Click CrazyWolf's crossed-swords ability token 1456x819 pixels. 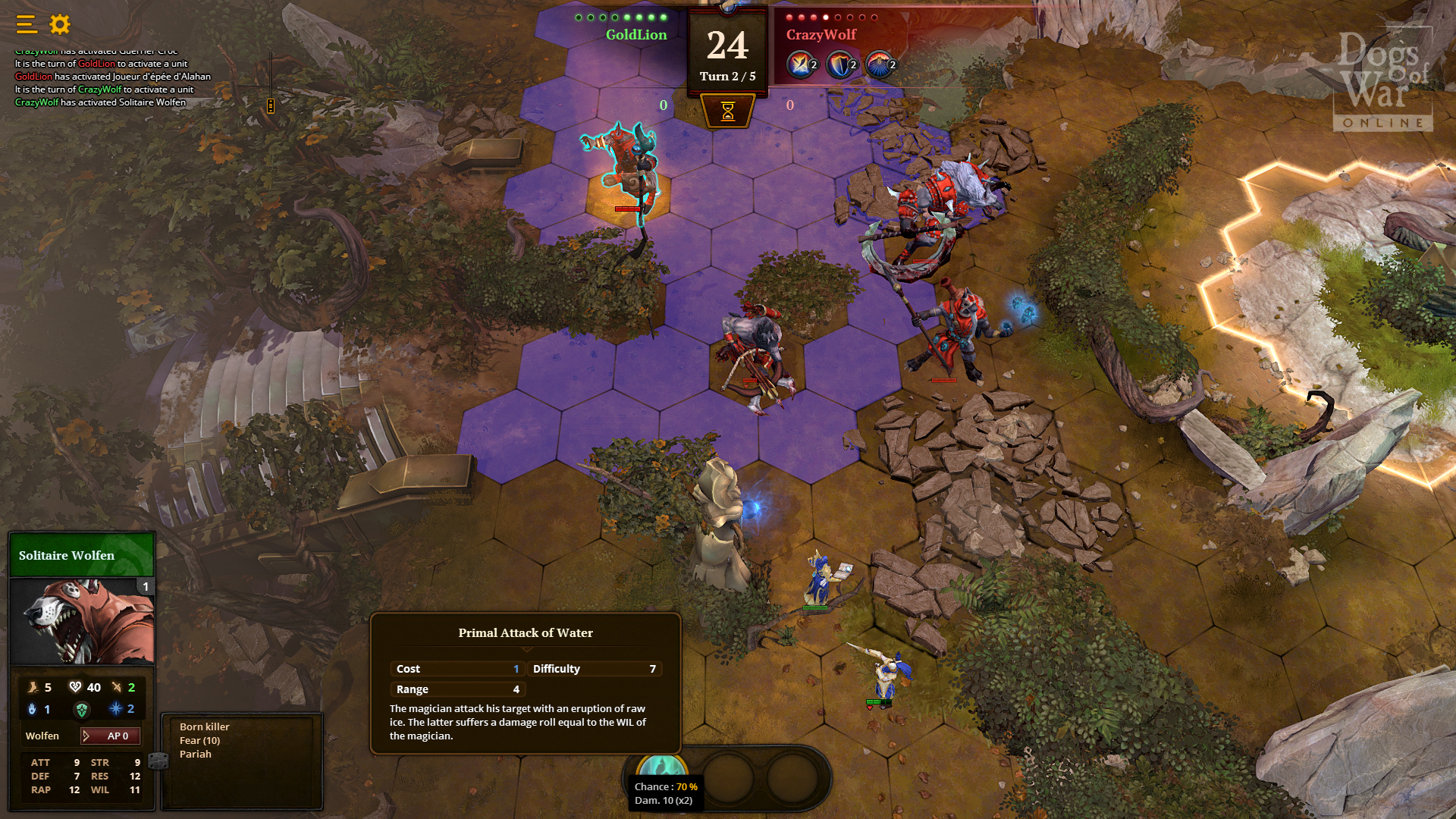pyautogui.click(x=799, y=64)
